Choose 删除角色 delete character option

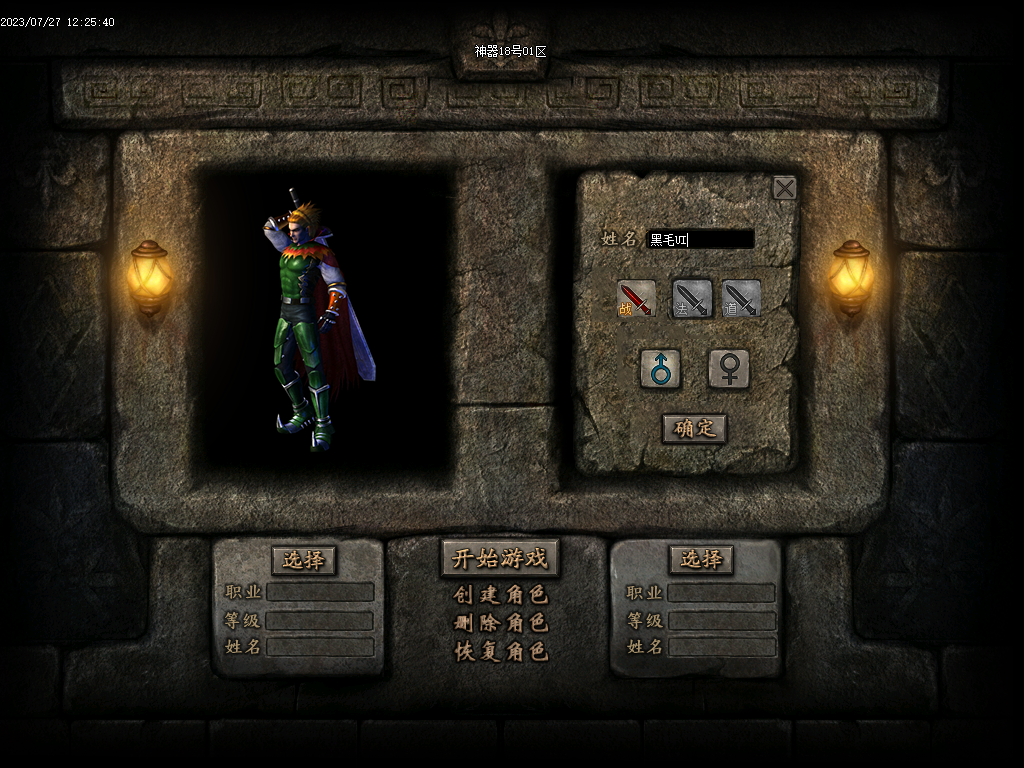click(500, 623)
